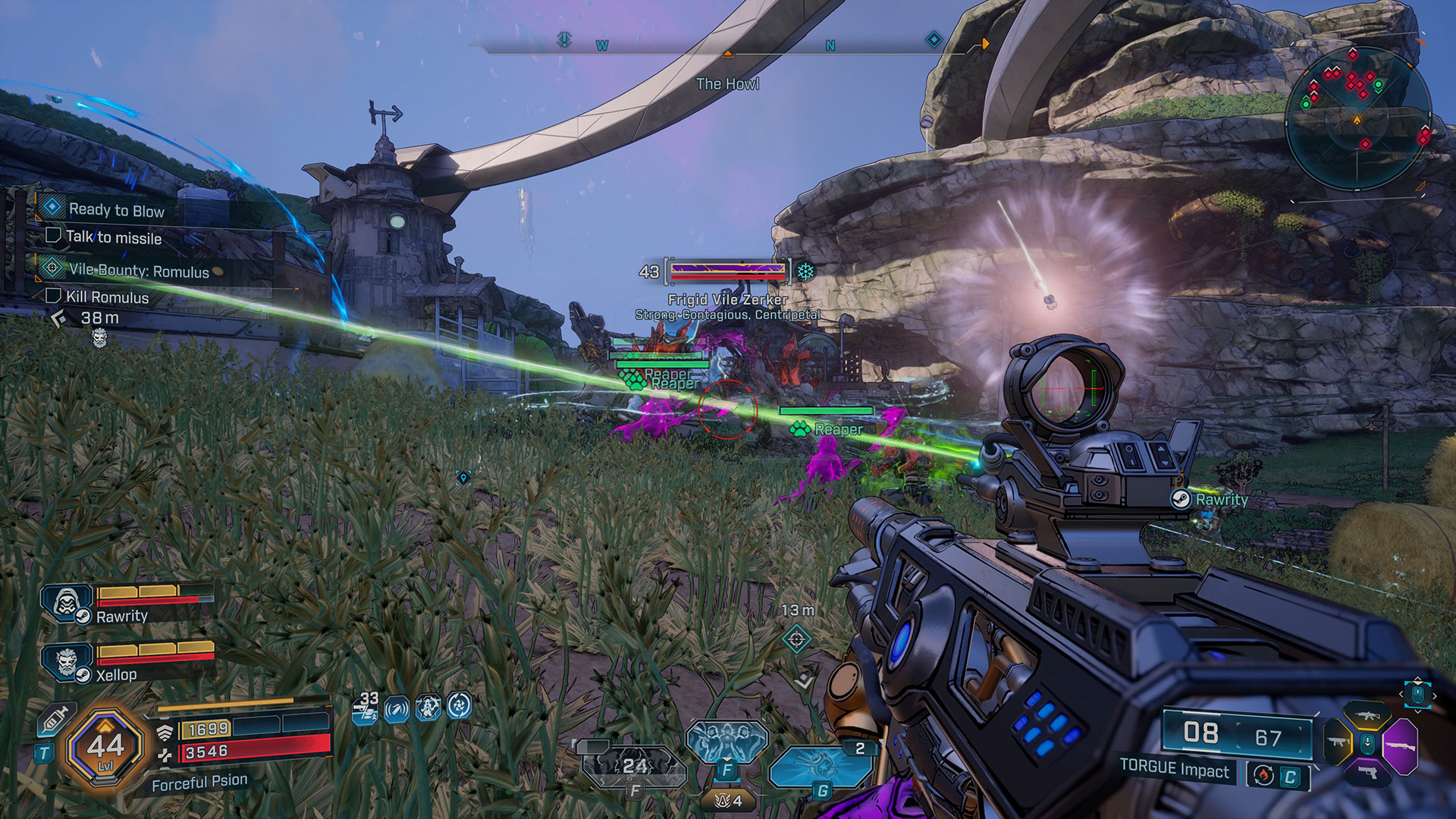Throw the grenade ordnance slot
1456x819 pixels.
pyautogui.click(x=821, y=767)
